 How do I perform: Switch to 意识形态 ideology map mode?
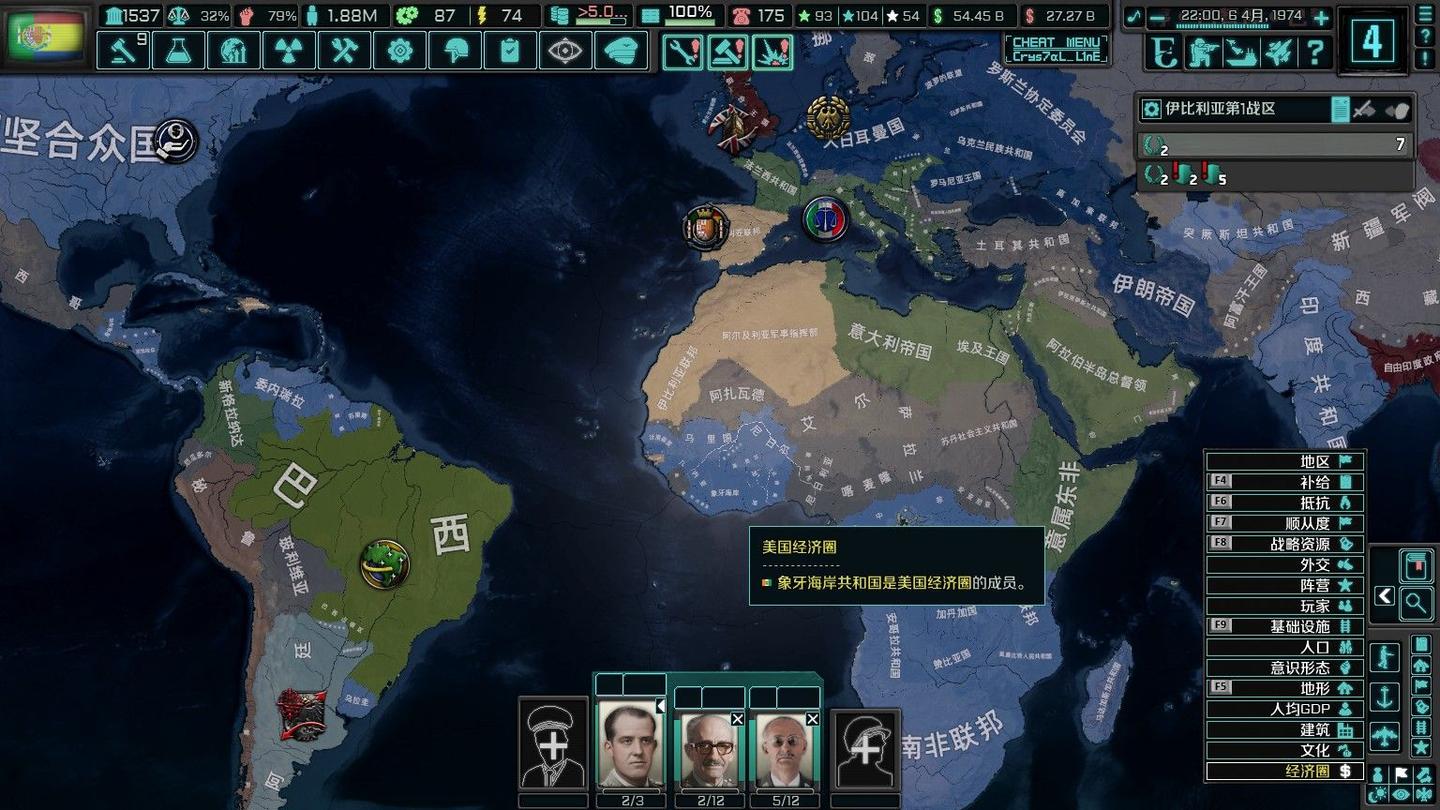1284,667
